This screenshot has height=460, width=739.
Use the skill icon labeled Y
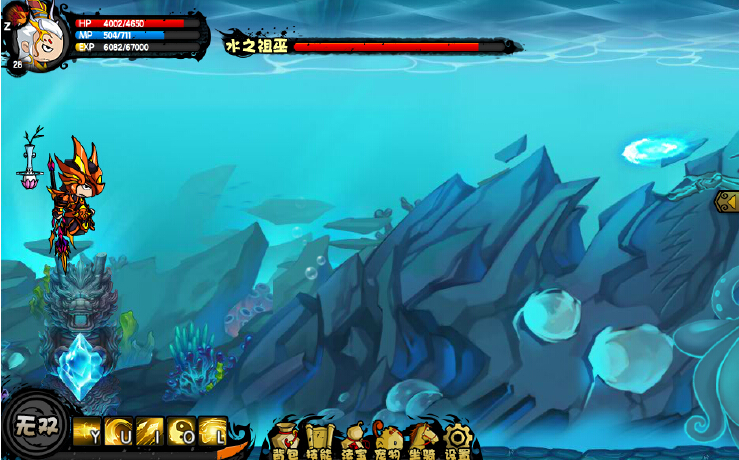point(87,430)
